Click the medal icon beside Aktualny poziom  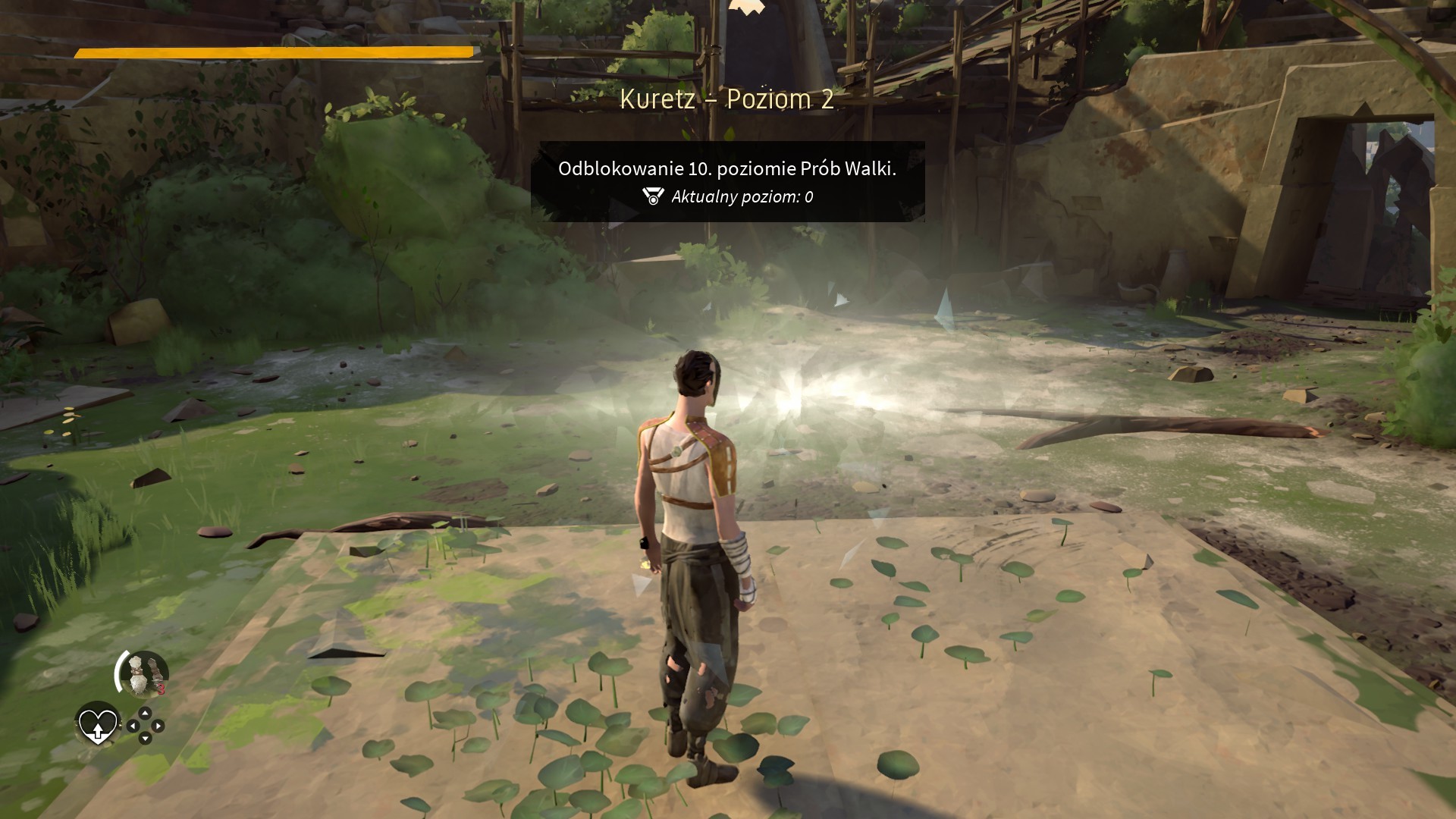[x=652, y=197]
